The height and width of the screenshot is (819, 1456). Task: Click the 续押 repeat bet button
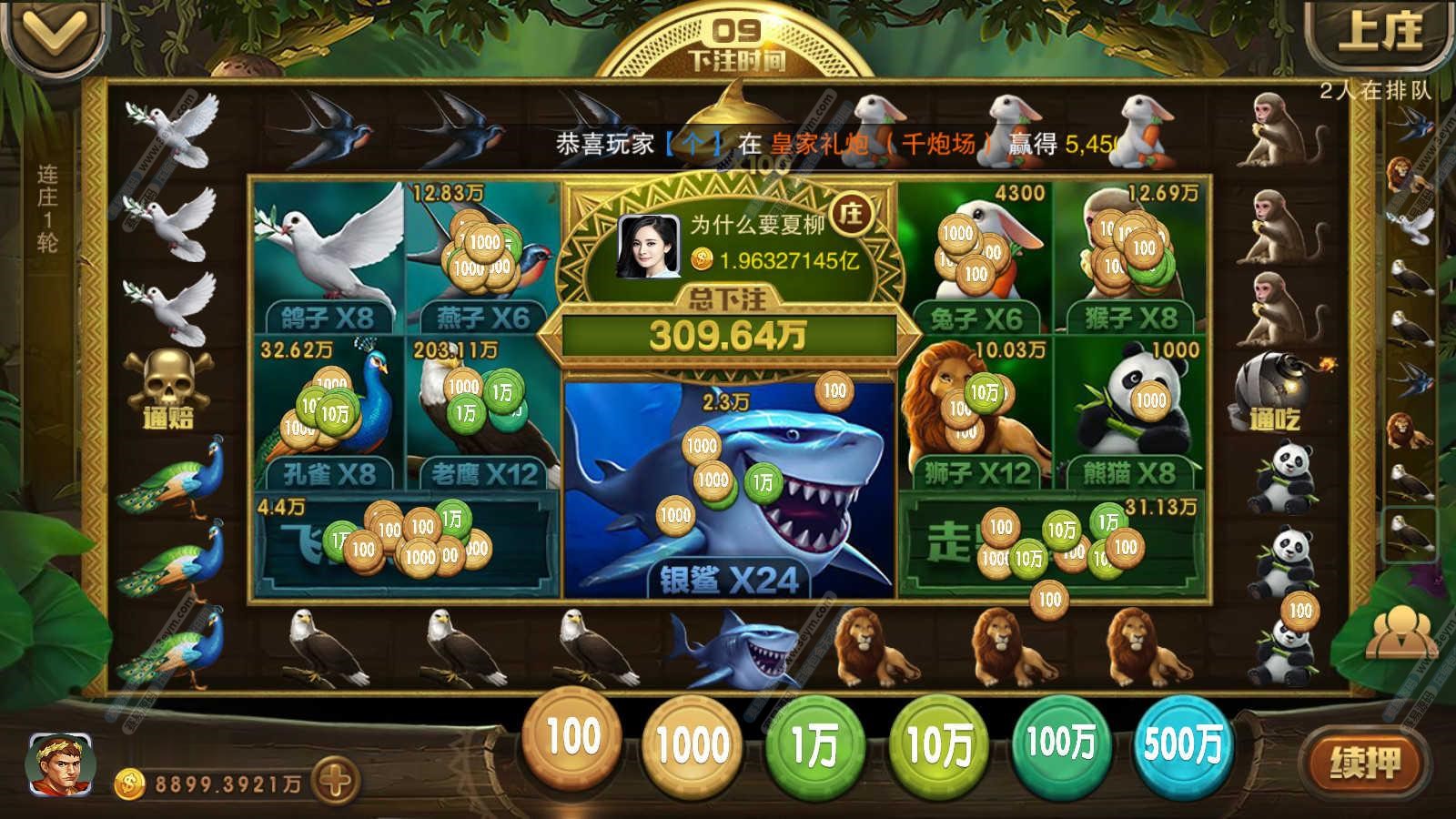tap(1364, 763)
